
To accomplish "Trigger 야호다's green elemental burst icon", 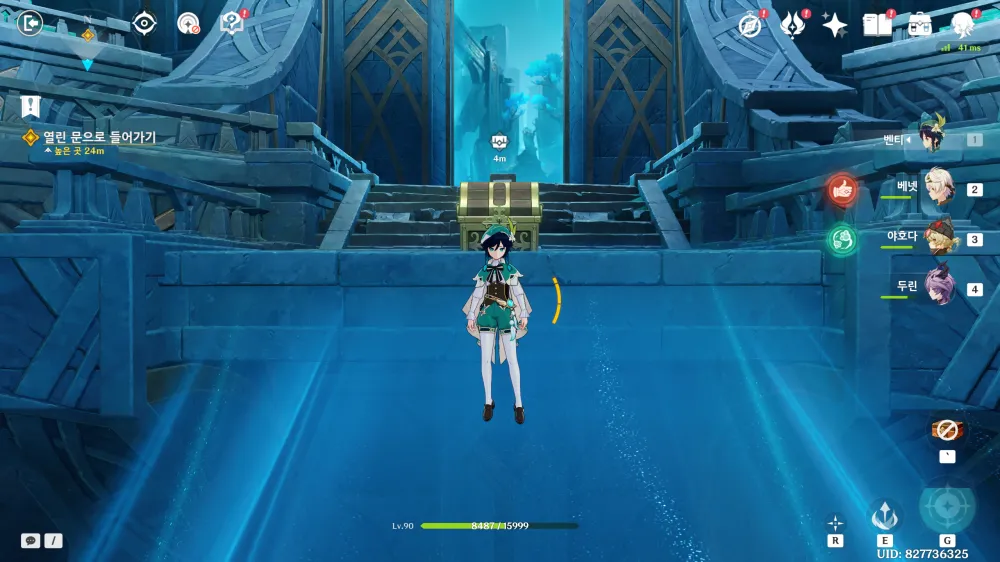I will click(843, 239).
